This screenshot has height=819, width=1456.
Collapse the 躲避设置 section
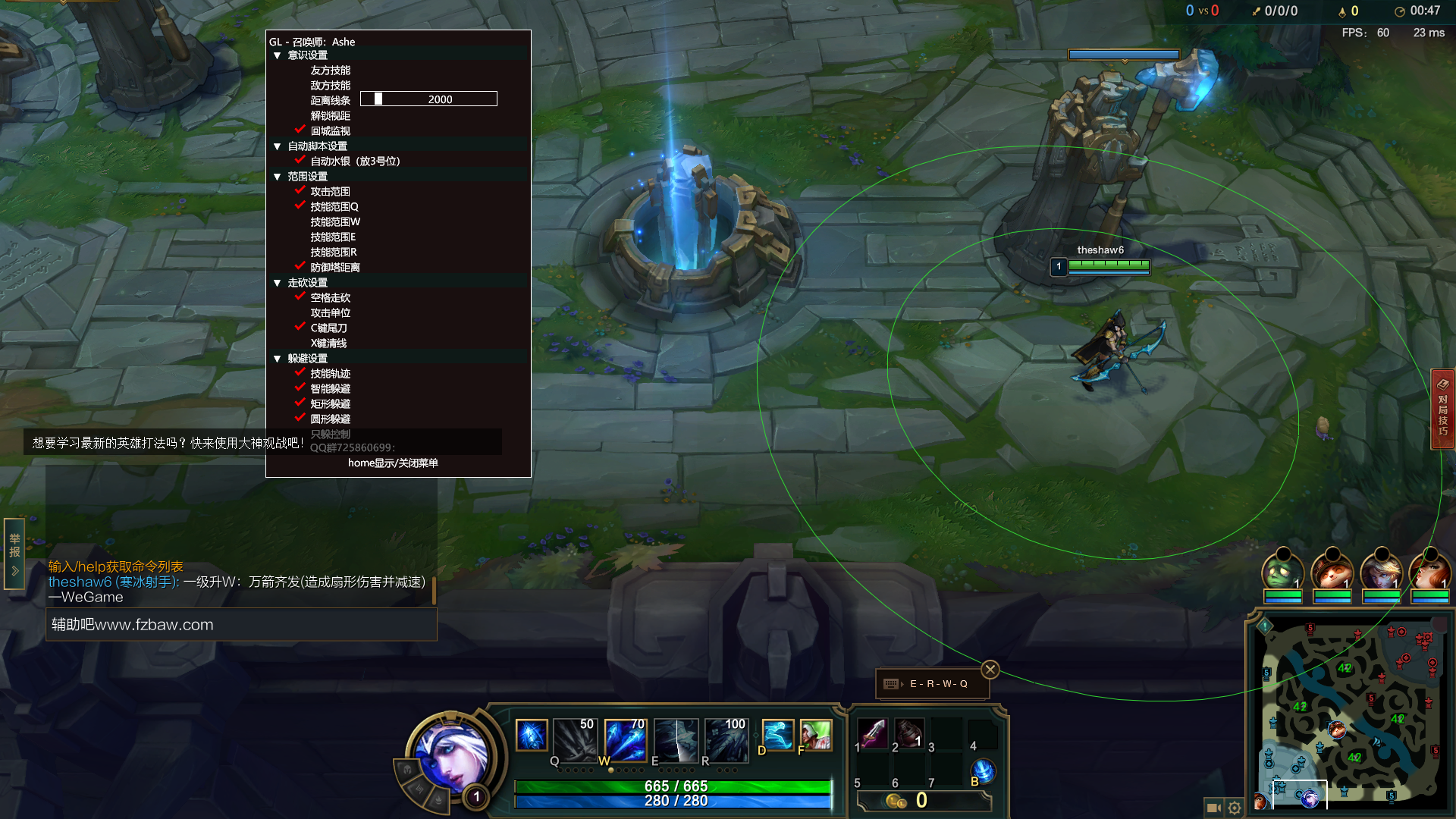click(x=278, y=359)
